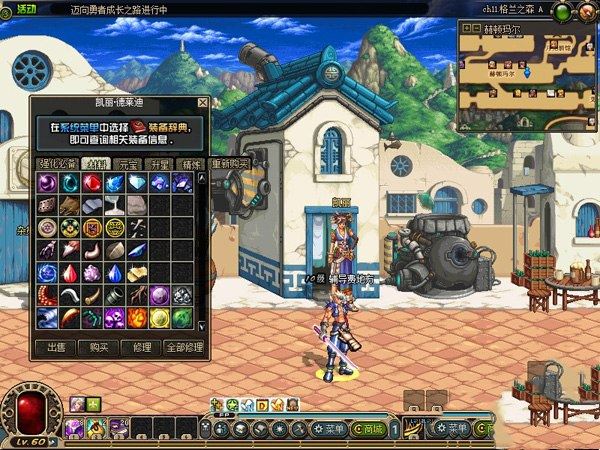This screenshot has height=450, width=600.
Task: Open the 商城 cash shop
Action: click(373, 429)
